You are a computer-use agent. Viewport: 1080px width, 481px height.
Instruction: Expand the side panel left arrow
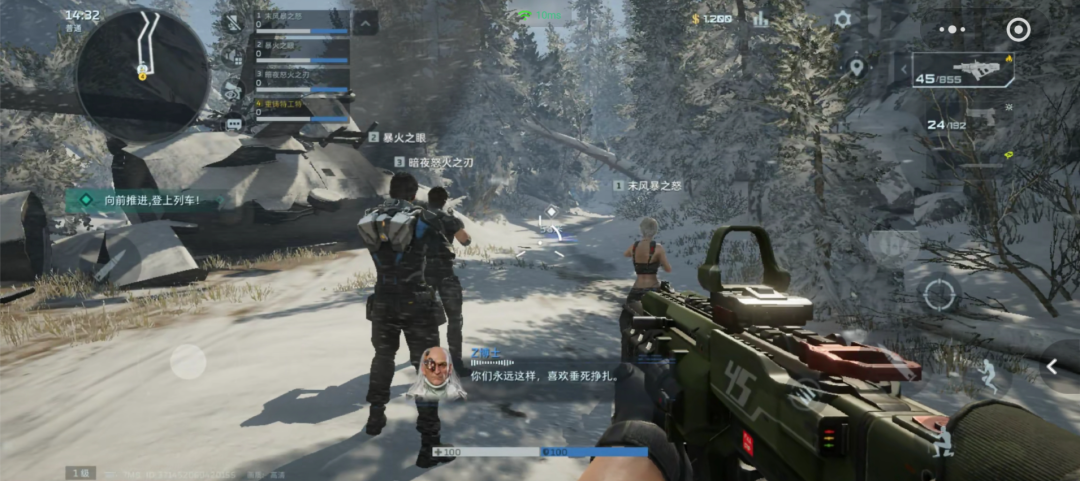(1052, 368)
